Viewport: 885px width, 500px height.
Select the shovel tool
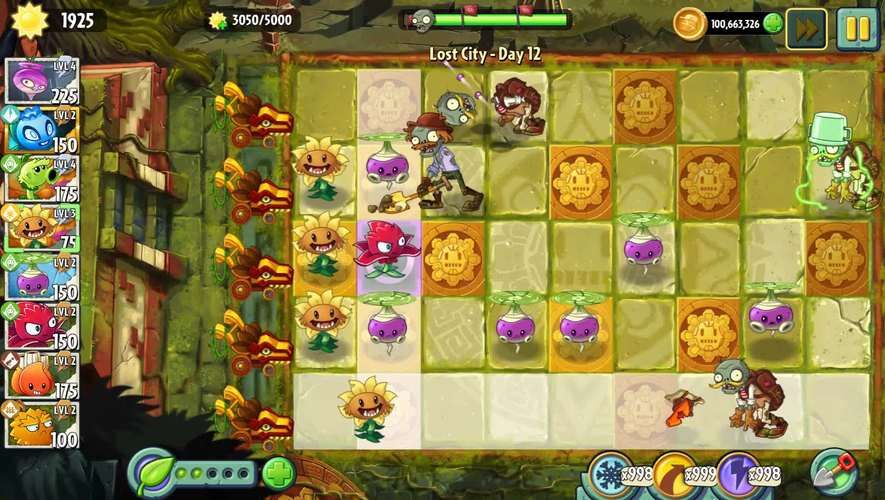click(832, 471)
